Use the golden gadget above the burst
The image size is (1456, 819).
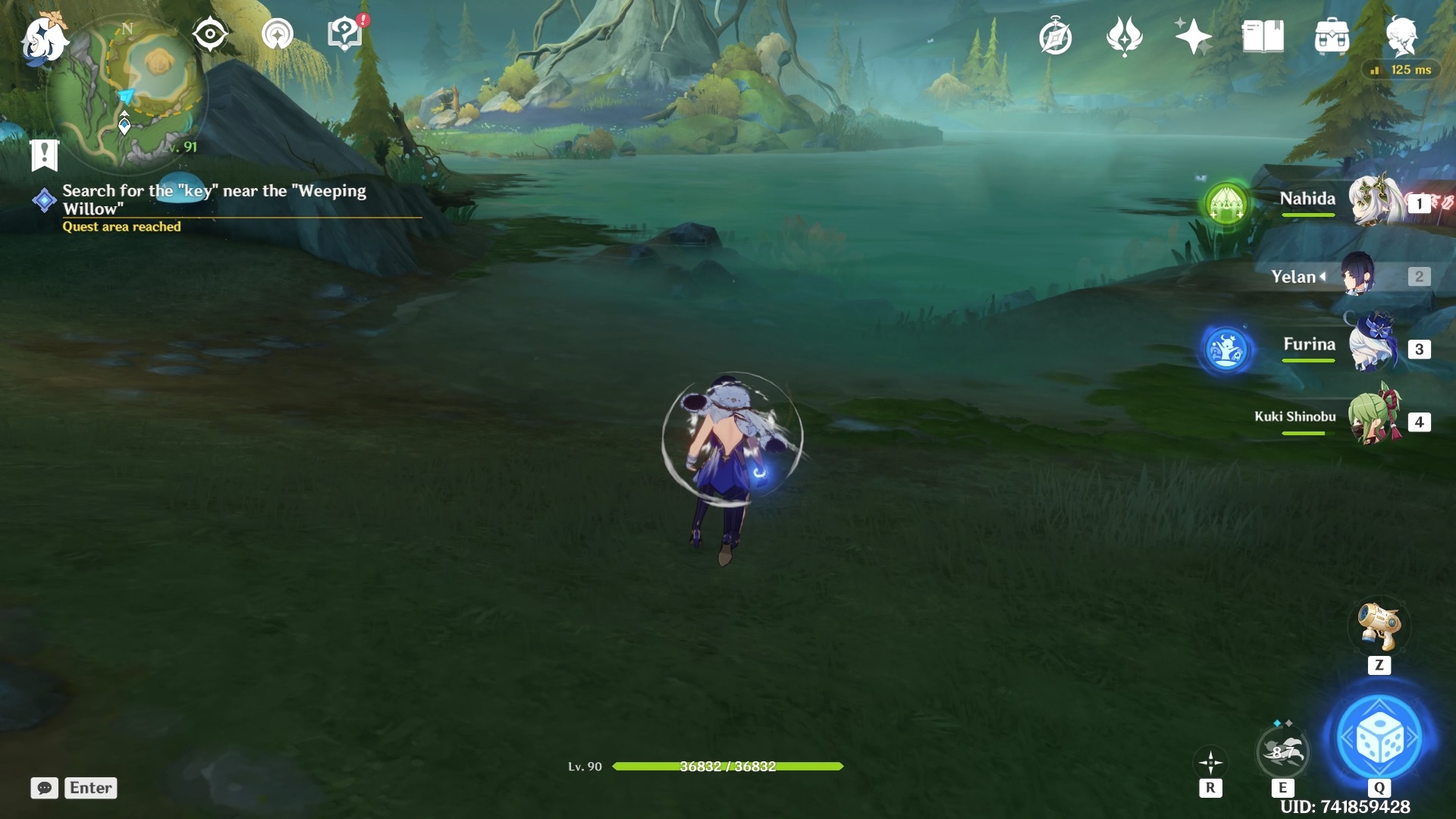1379,626
